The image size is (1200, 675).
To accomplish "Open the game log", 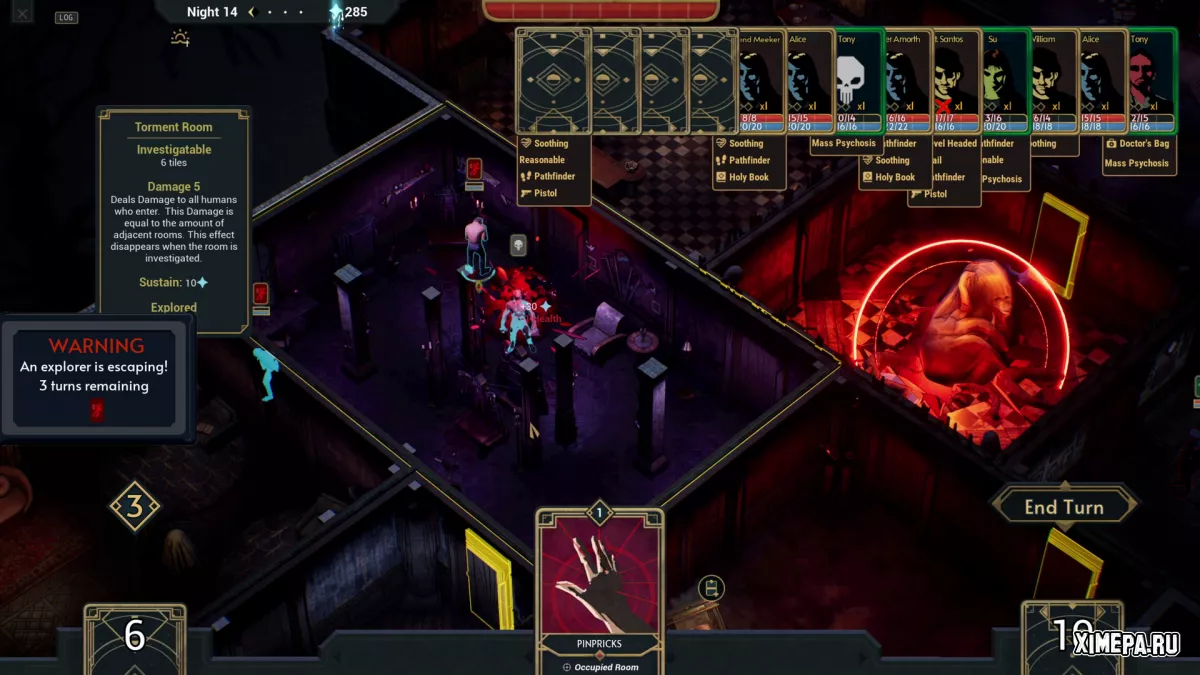I will [x=66, y=17].
